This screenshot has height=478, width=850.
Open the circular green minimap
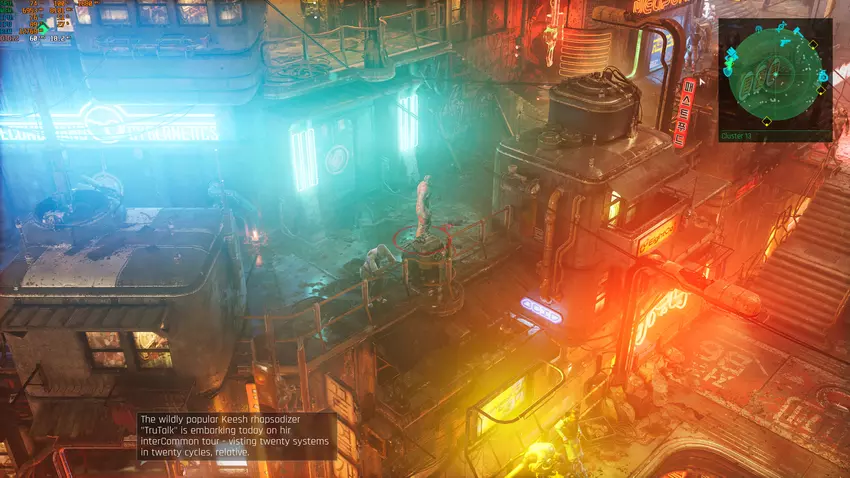775,76
